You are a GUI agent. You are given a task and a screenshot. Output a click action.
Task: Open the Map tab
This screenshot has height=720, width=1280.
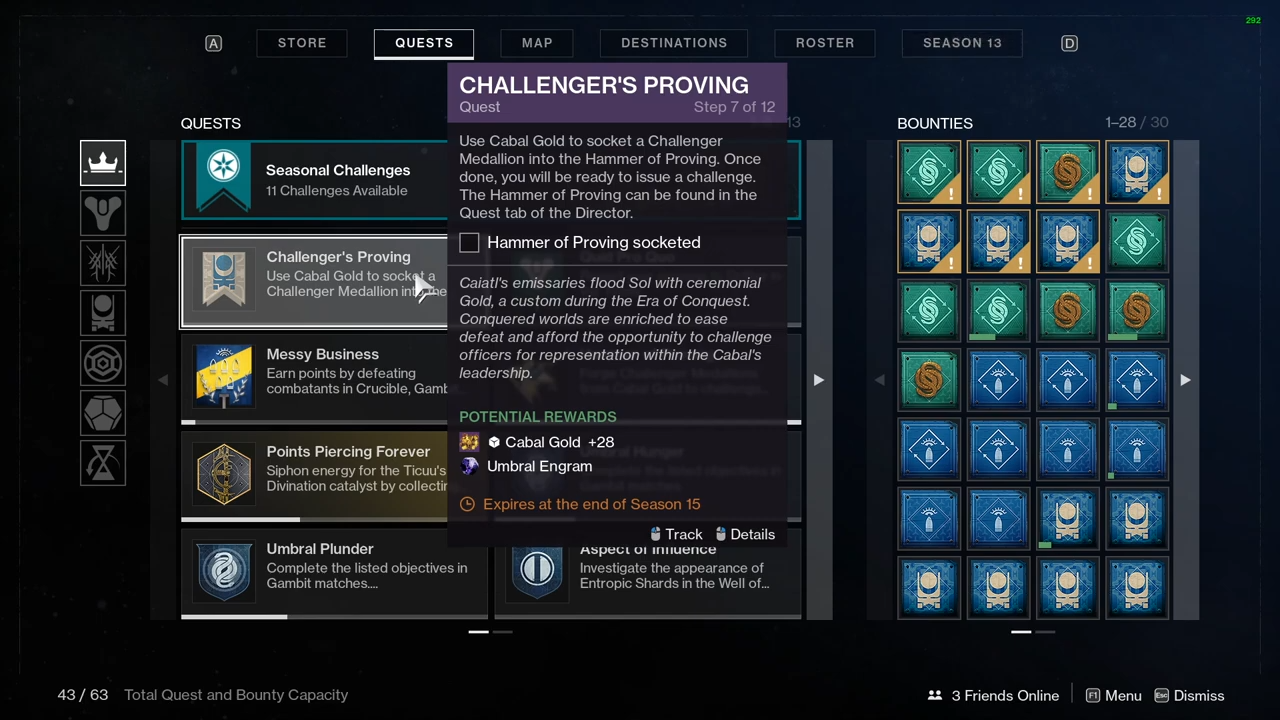click(537, 43)
